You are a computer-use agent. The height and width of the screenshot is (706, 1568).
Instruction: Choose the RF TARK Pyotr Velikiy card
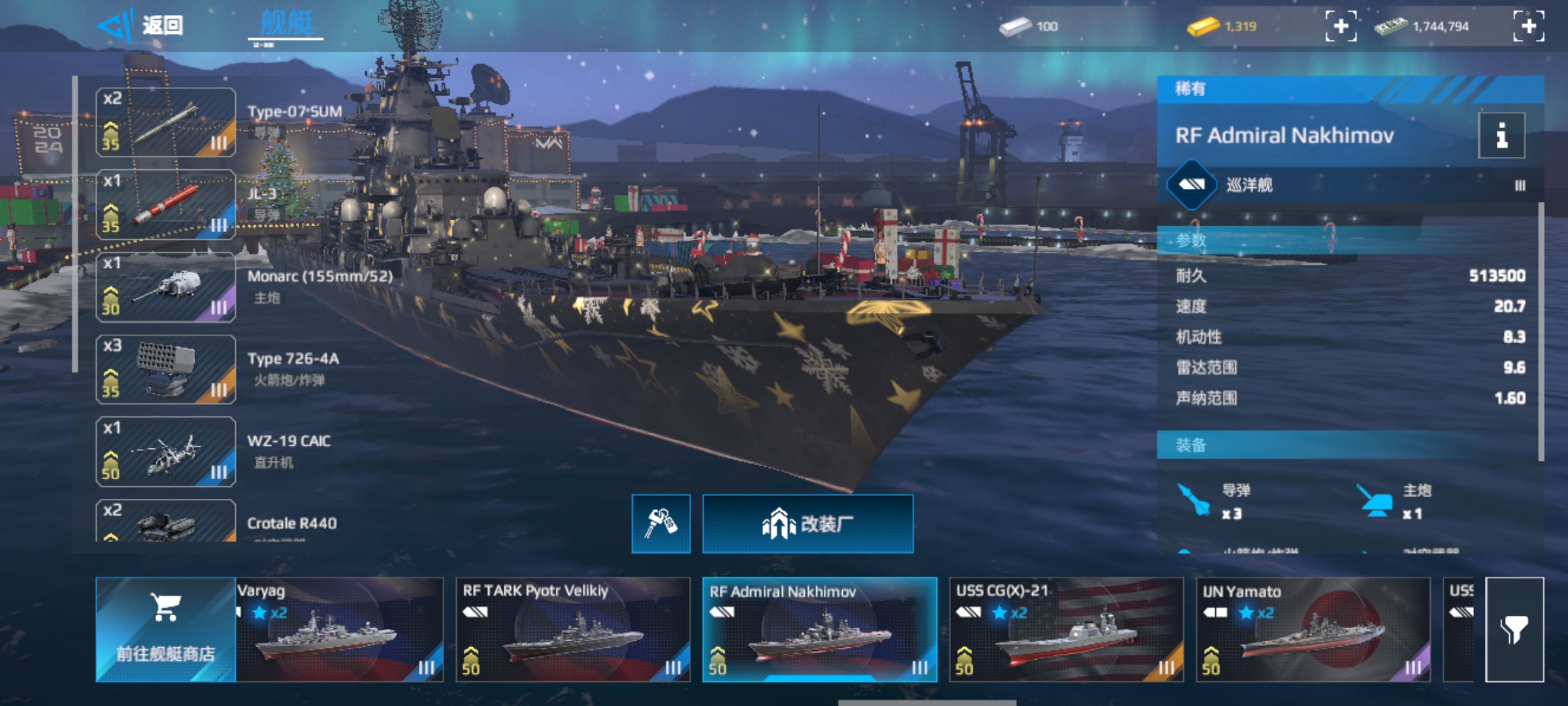572,630
